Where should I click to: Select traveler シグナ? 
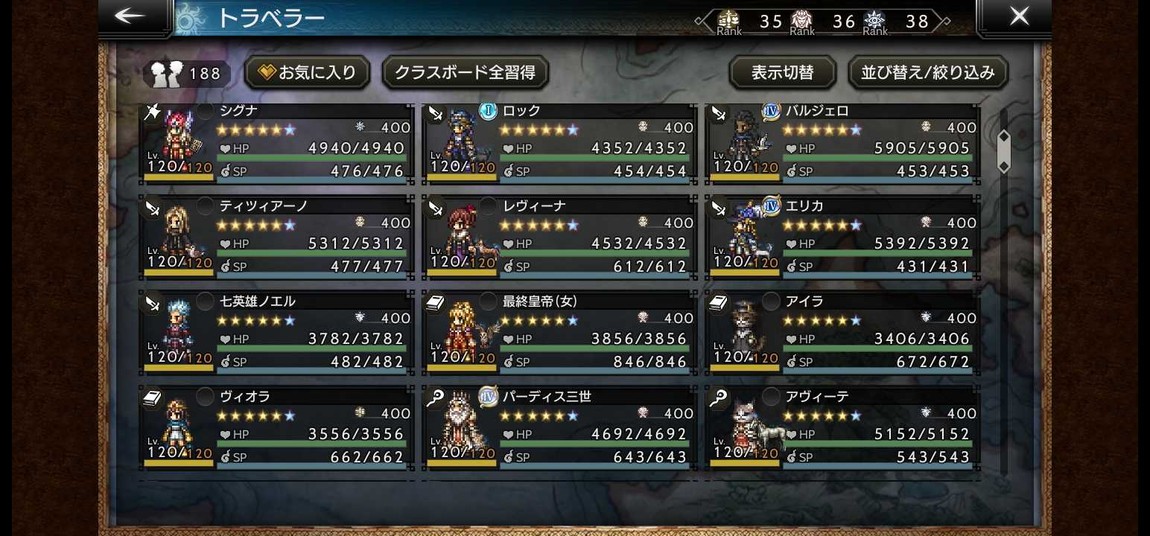(277, 144)
